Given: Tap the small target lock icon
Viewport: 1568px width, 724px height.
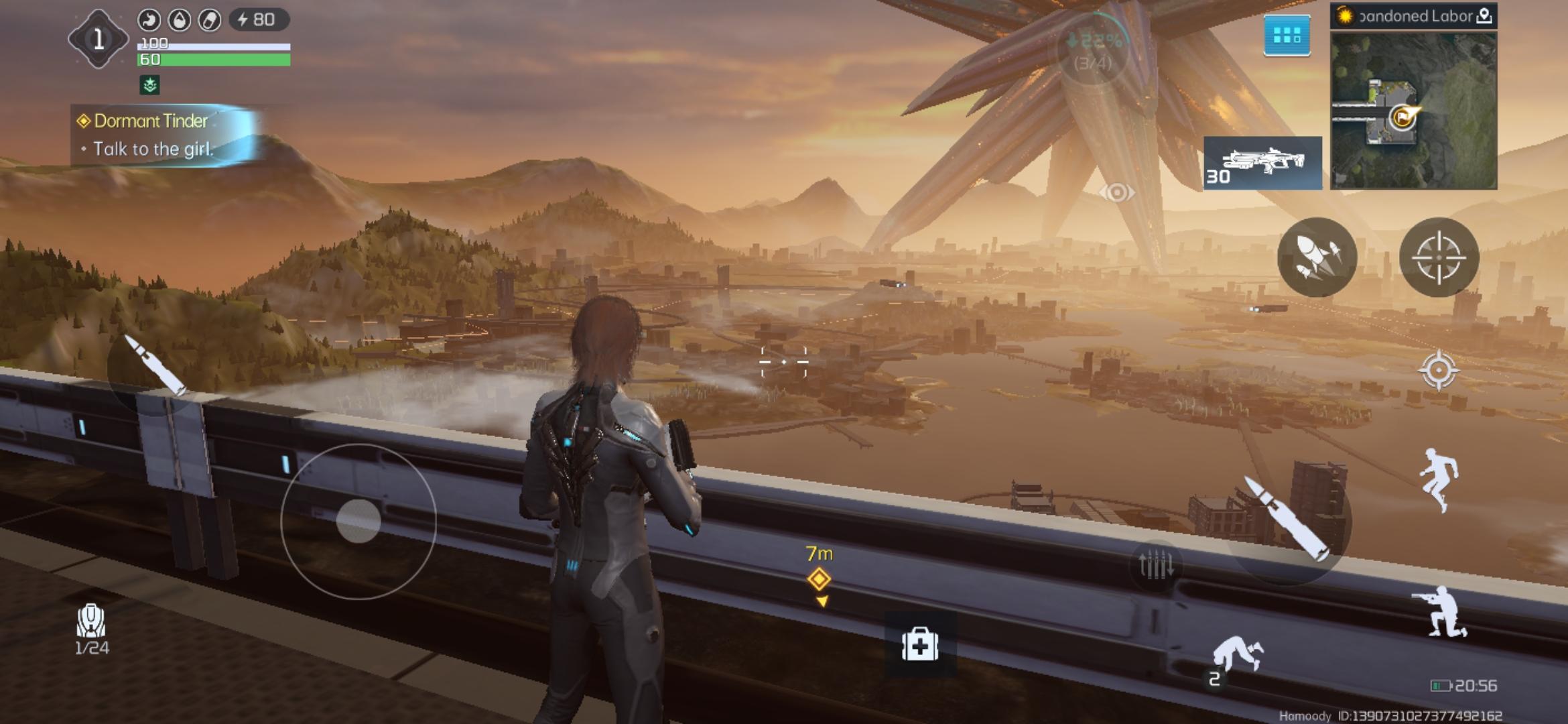Looking at the screenshot, I should pyautogui.click(x=1438, y=370).
